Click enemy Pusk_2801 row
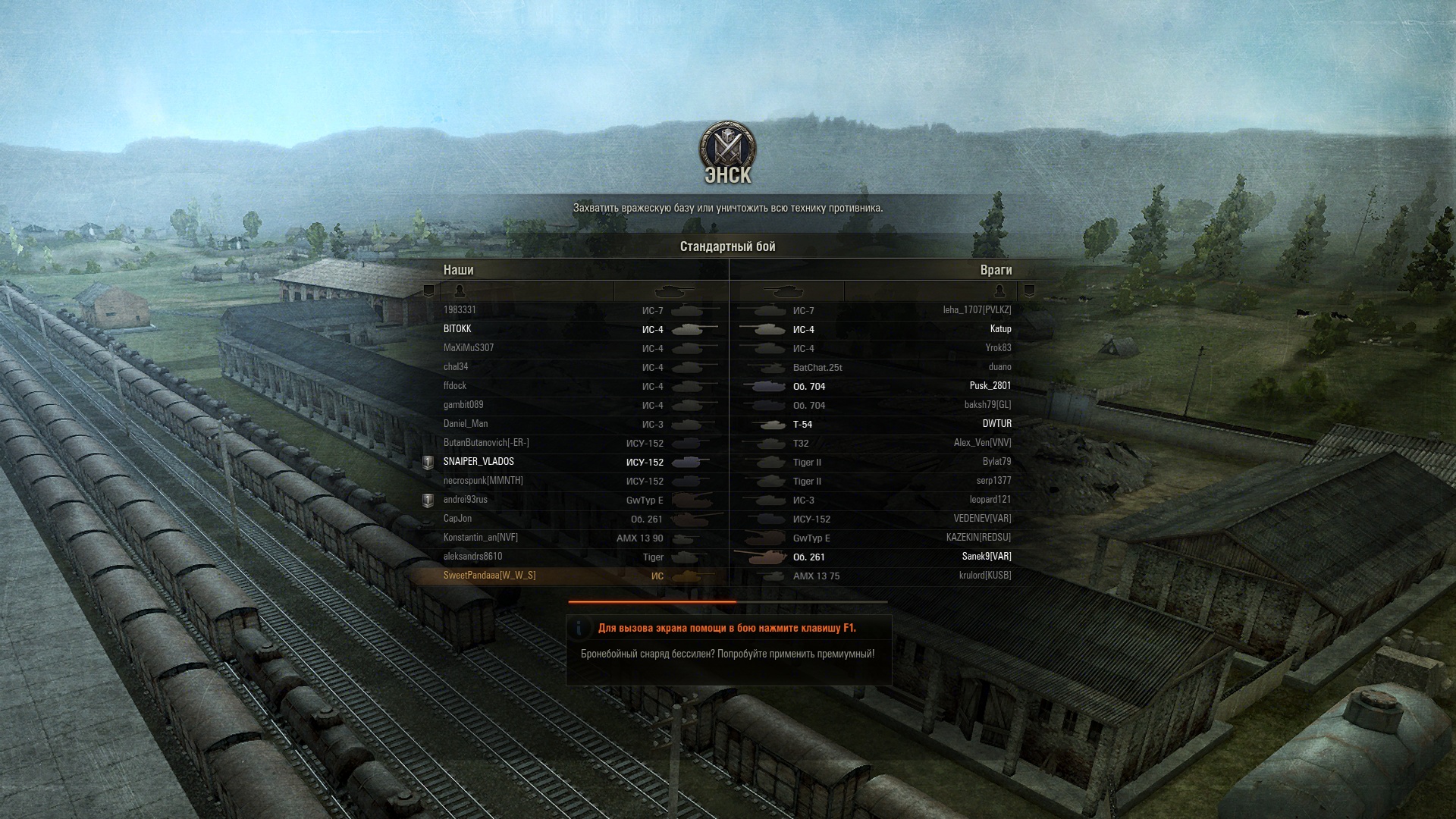Viewport: 1456px width, 819px height. point(990,386)
